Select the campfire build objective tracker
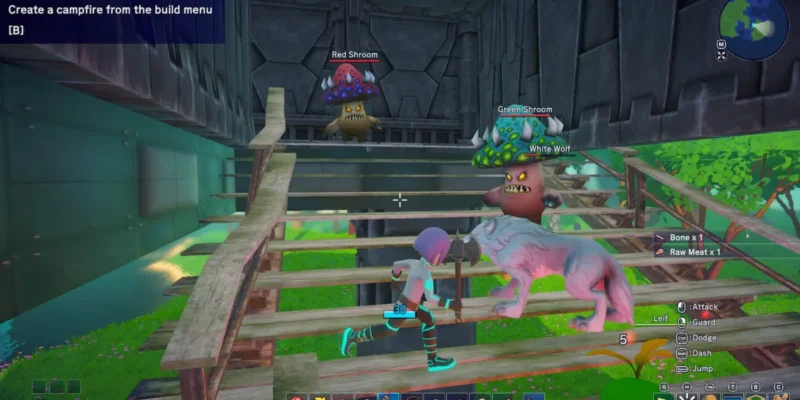Viewport: 800px width, 400px height. [110, 19]
